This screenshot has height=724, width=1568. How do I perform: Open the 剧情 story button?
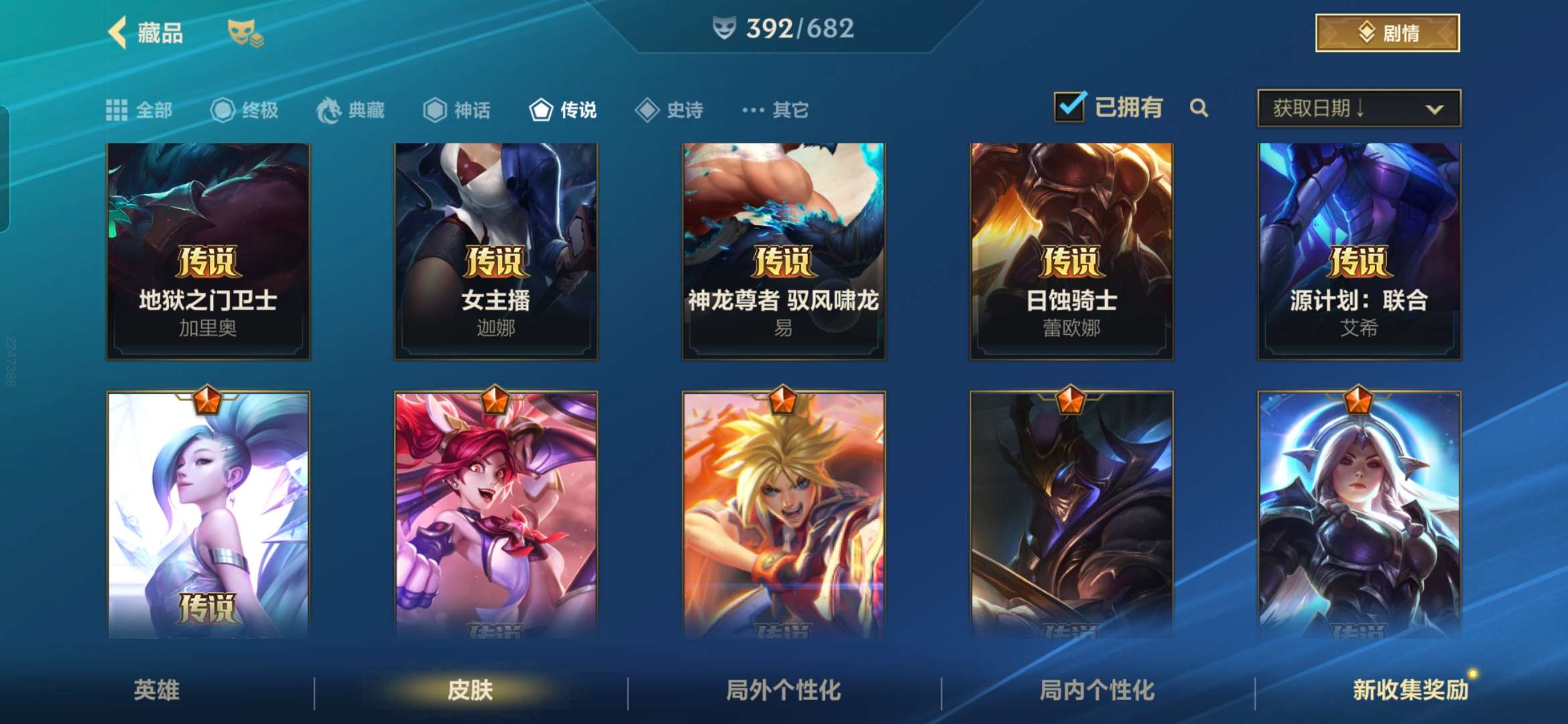pos(1387,33)
